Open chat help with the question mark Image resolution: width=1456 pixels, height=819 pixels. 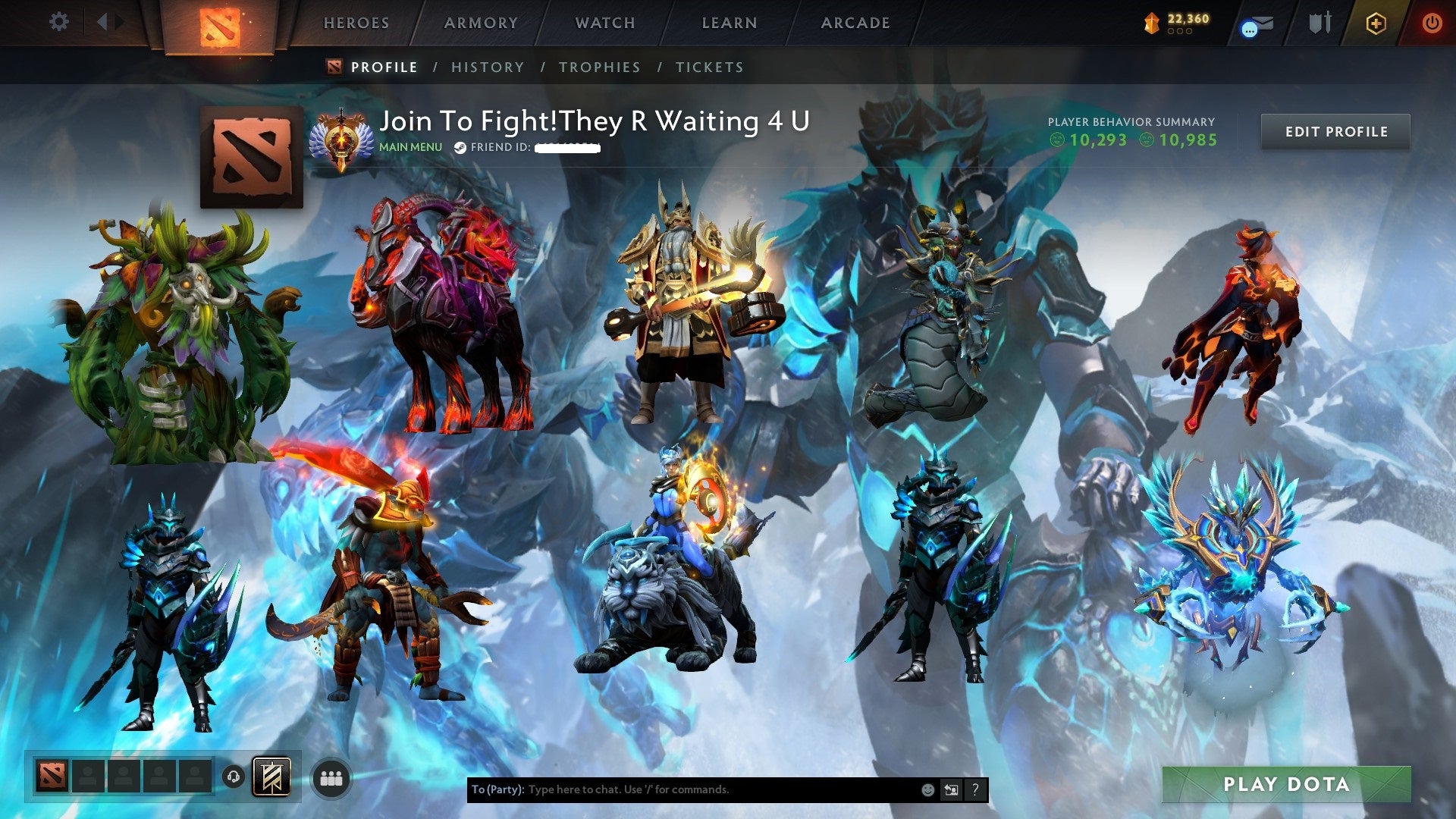(x=975, y=789)
